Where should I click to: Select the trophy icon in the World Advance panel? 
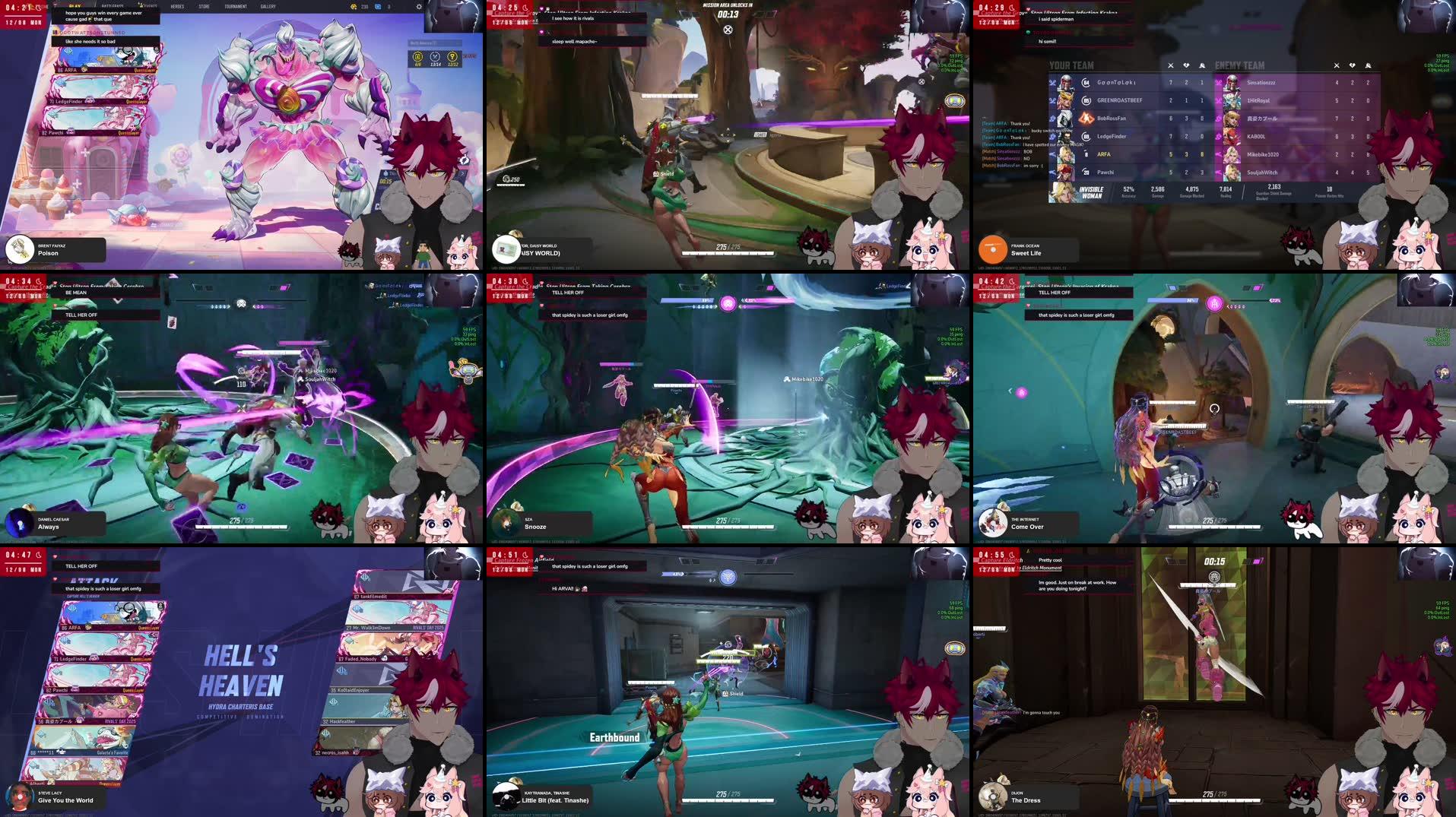[452, 58]
